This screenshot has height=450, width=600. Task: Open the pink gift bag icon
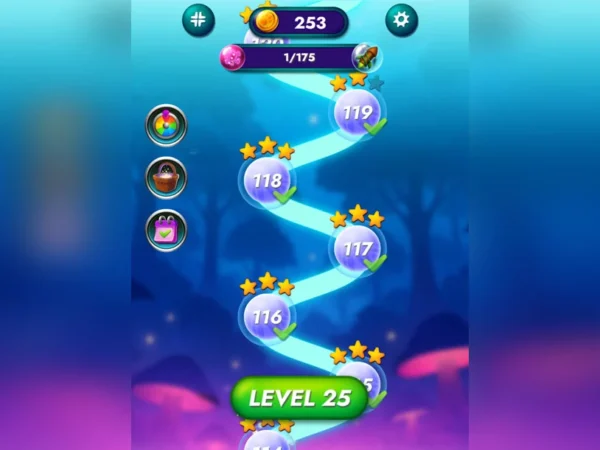click(x=166, y=230)
